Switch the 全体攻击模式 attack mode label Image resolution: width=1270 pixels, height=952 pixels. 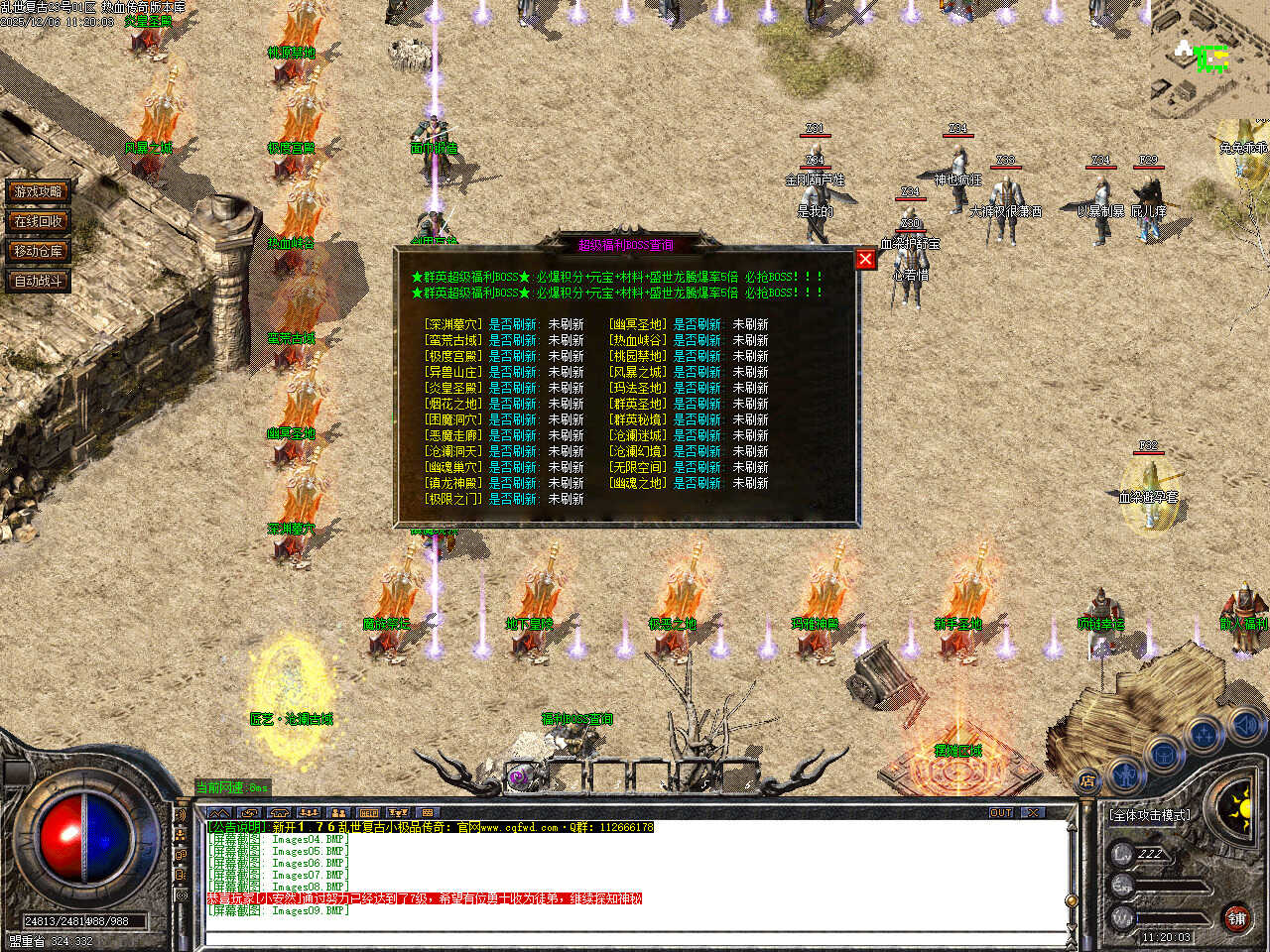[x=1151, y=815]
